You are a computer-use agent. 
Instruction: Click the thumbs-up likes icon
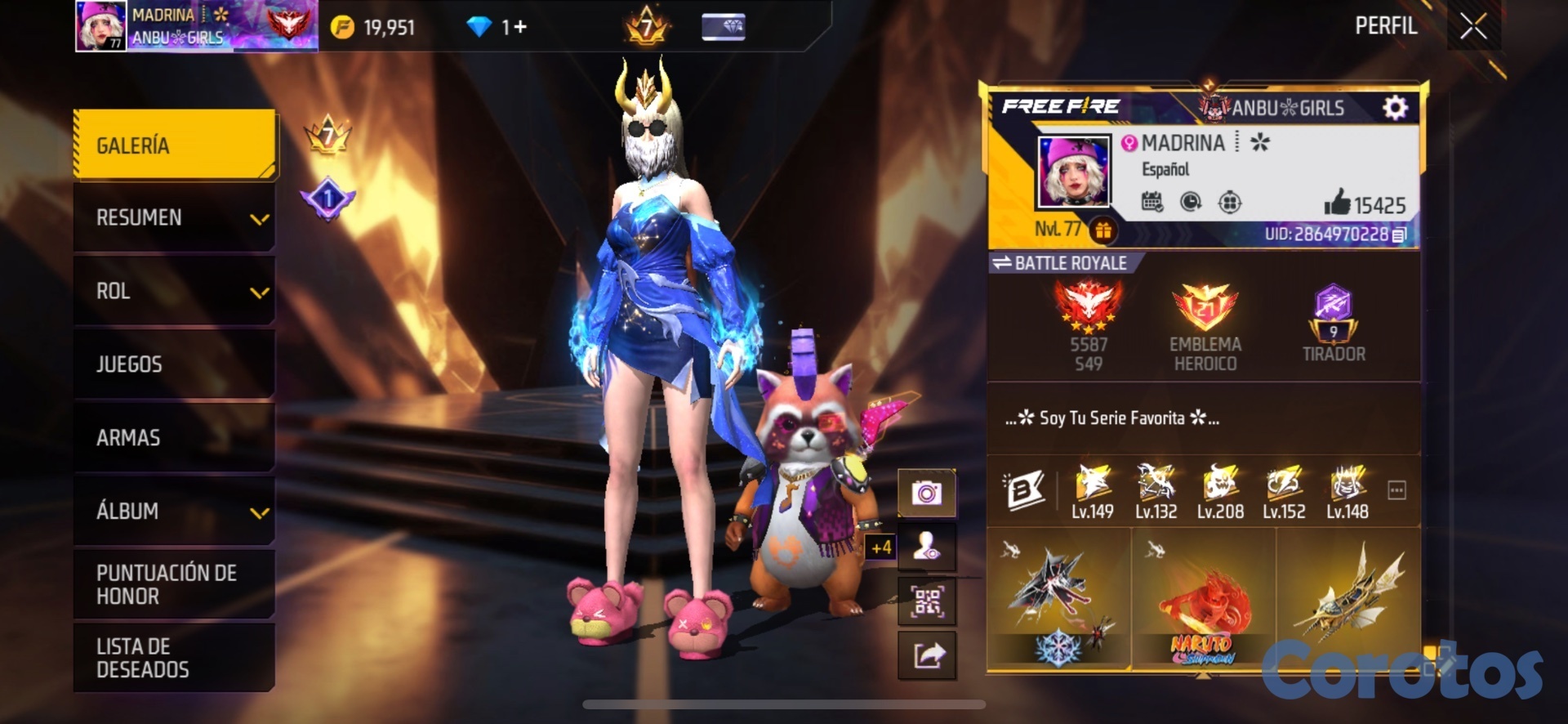pyautogui.click(x=1337, y=203)
